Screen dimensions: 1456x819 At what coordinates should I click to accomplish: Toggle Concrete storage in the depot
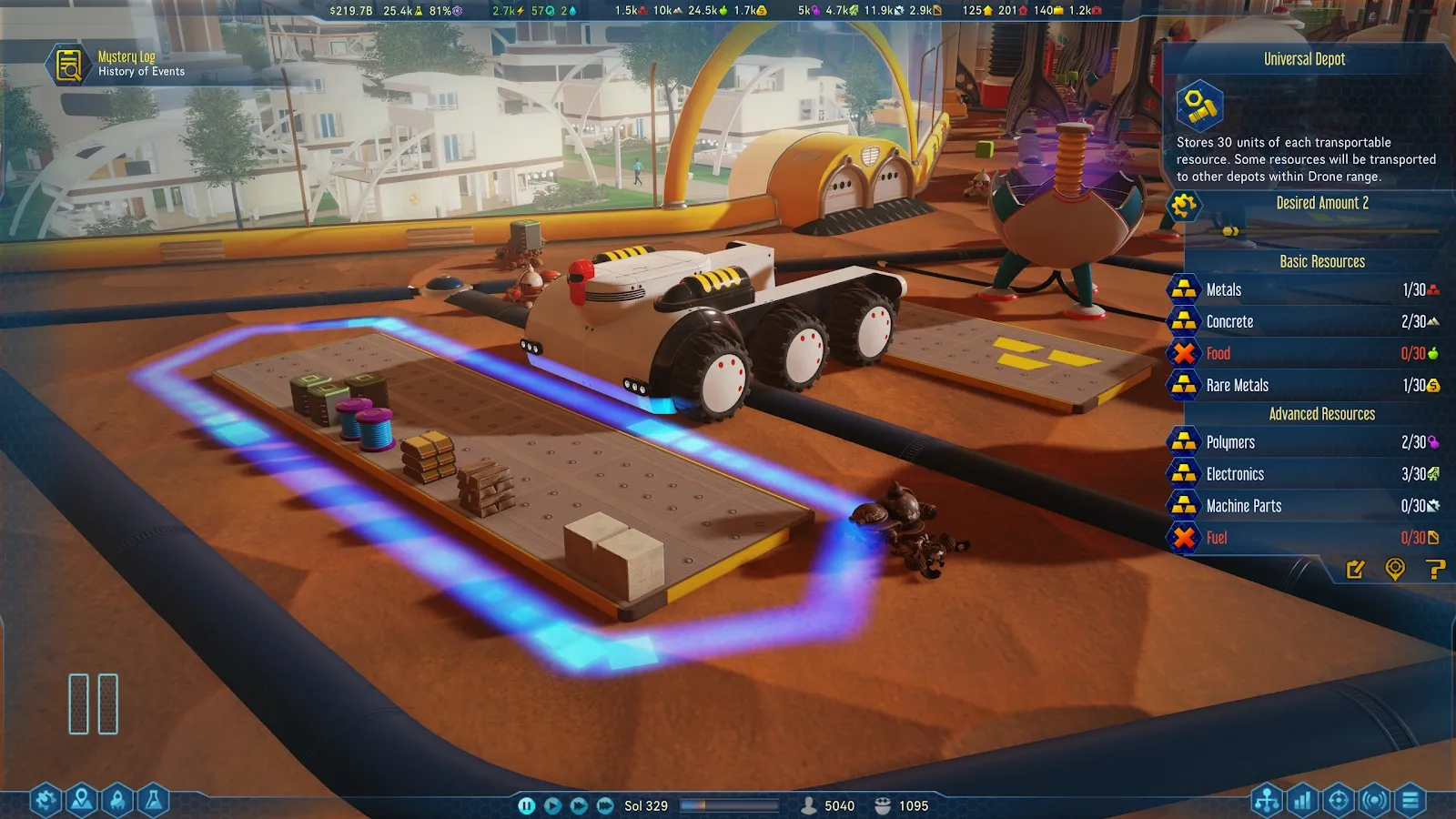click(x=1184, y=321)
